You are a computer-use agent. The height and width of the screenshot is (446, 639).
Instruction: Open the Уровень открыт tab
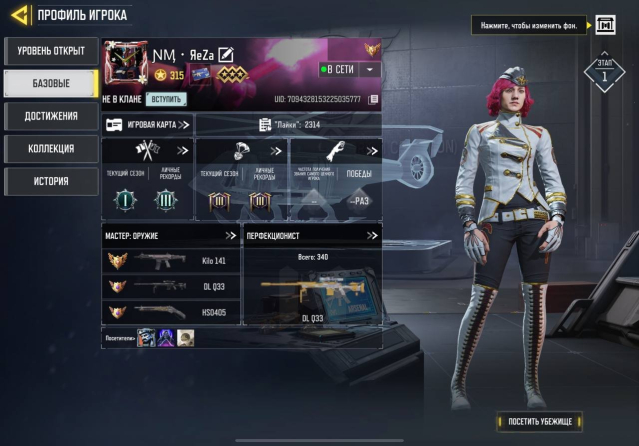tap(51, 51)
